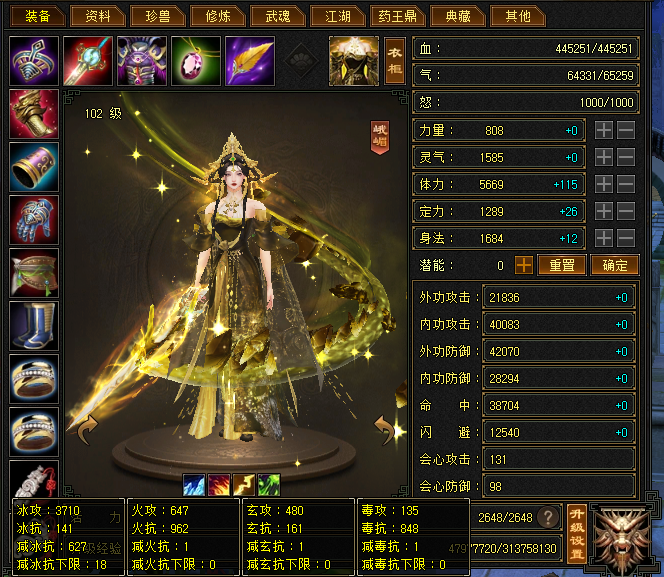Rotate the character with the left arrow
664x577 pixels.
click(84, 431)
